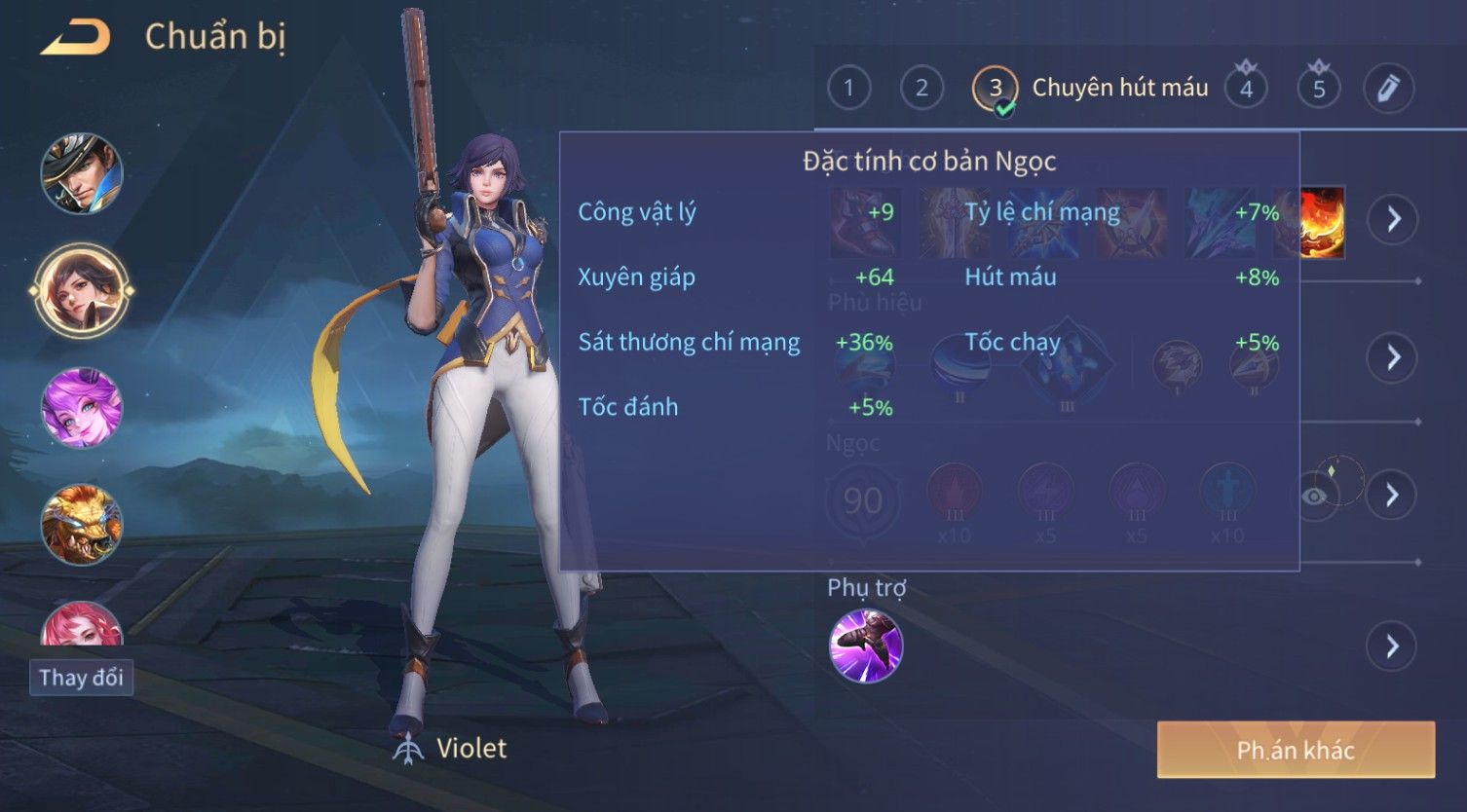Select preset slot 2
Viewport: 1467px width, 812px height.
(922, 89)
